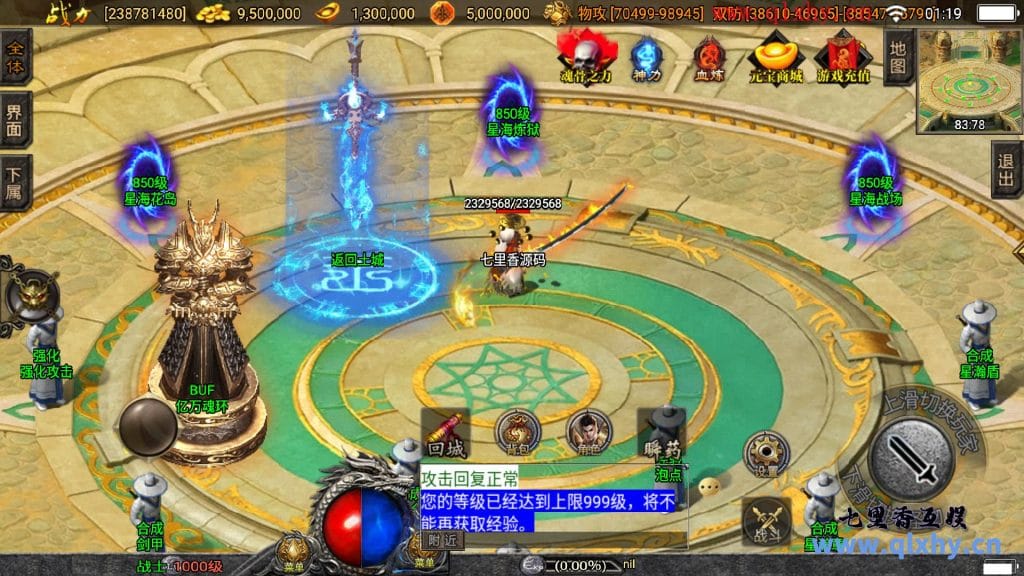Click the 地图 map button
1024x576 pixels.
point(898,57)
